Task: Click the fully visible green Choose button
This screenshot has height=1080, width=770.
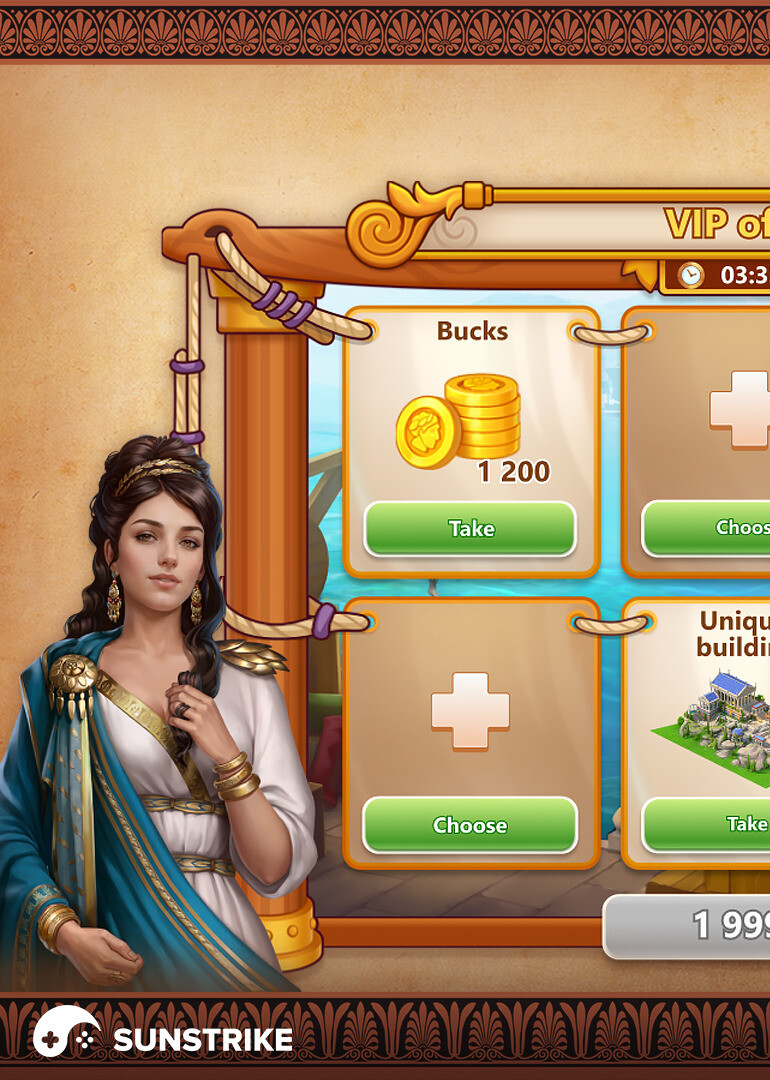Action: [x=470, y=825]
